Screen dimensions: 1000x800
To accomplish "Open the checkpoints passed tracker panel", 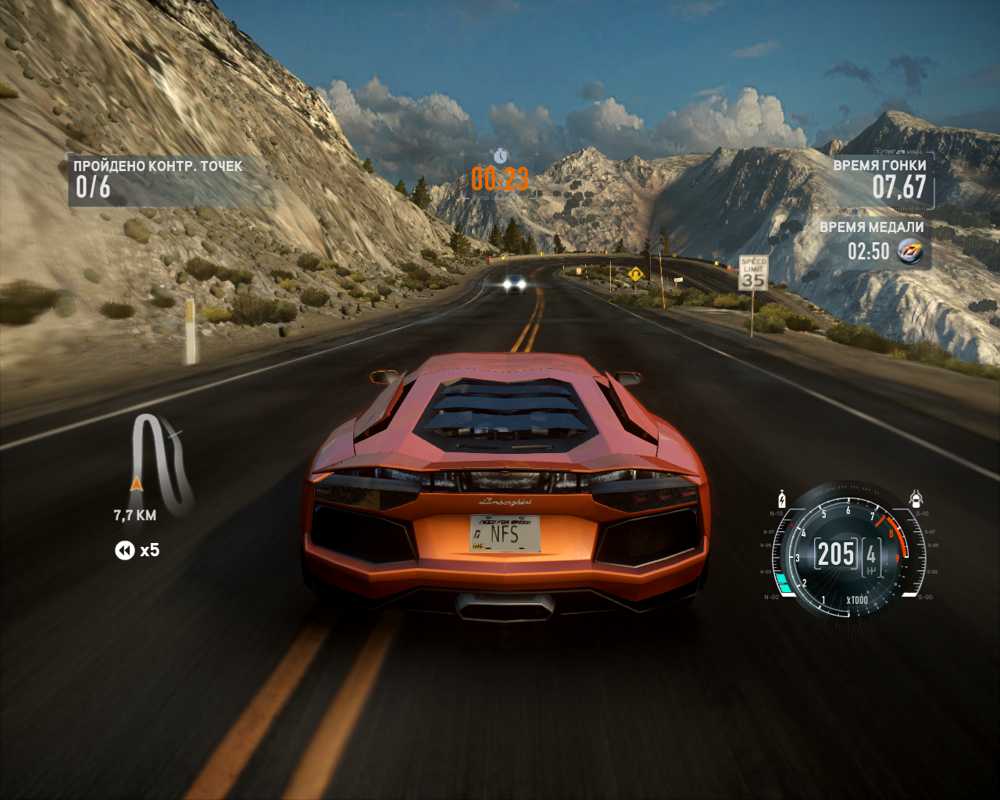I will (158, 177).
